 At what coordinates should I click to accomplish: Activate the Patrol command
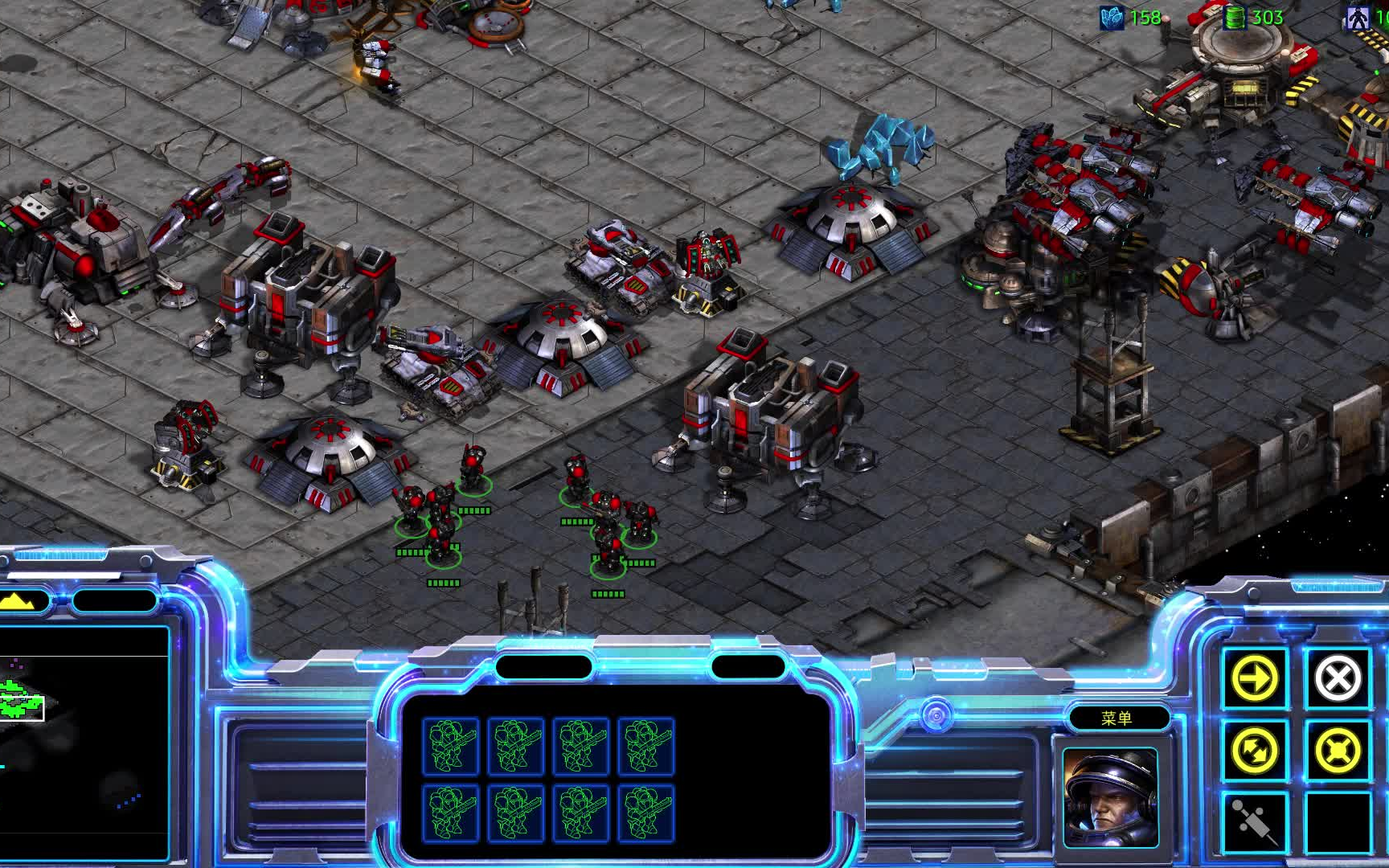pos(1255,751)
